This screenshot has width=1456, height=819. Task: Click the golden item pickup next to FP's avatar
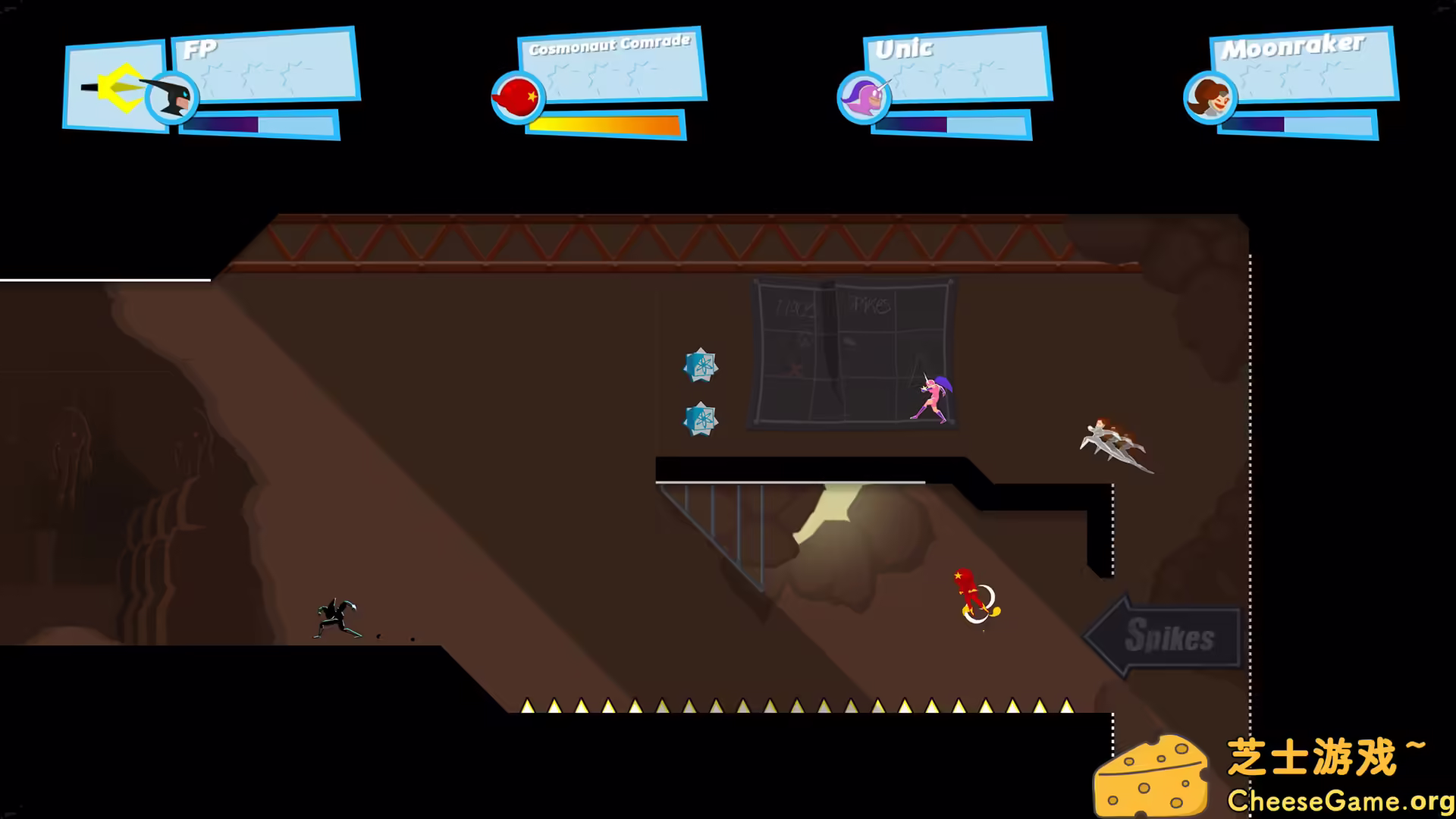(x=121, y=91)
